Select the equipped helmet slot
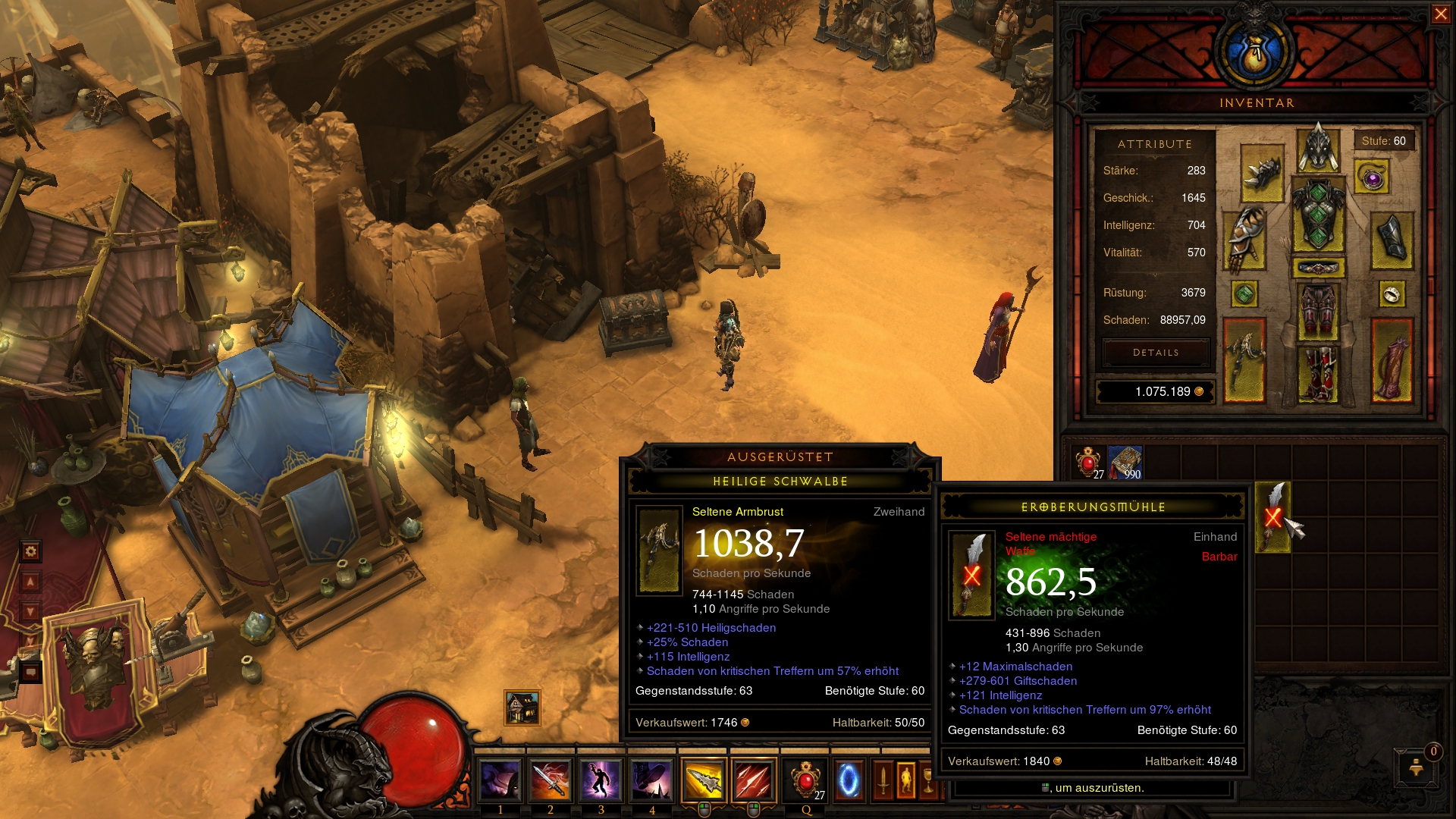 point(1318,149)
